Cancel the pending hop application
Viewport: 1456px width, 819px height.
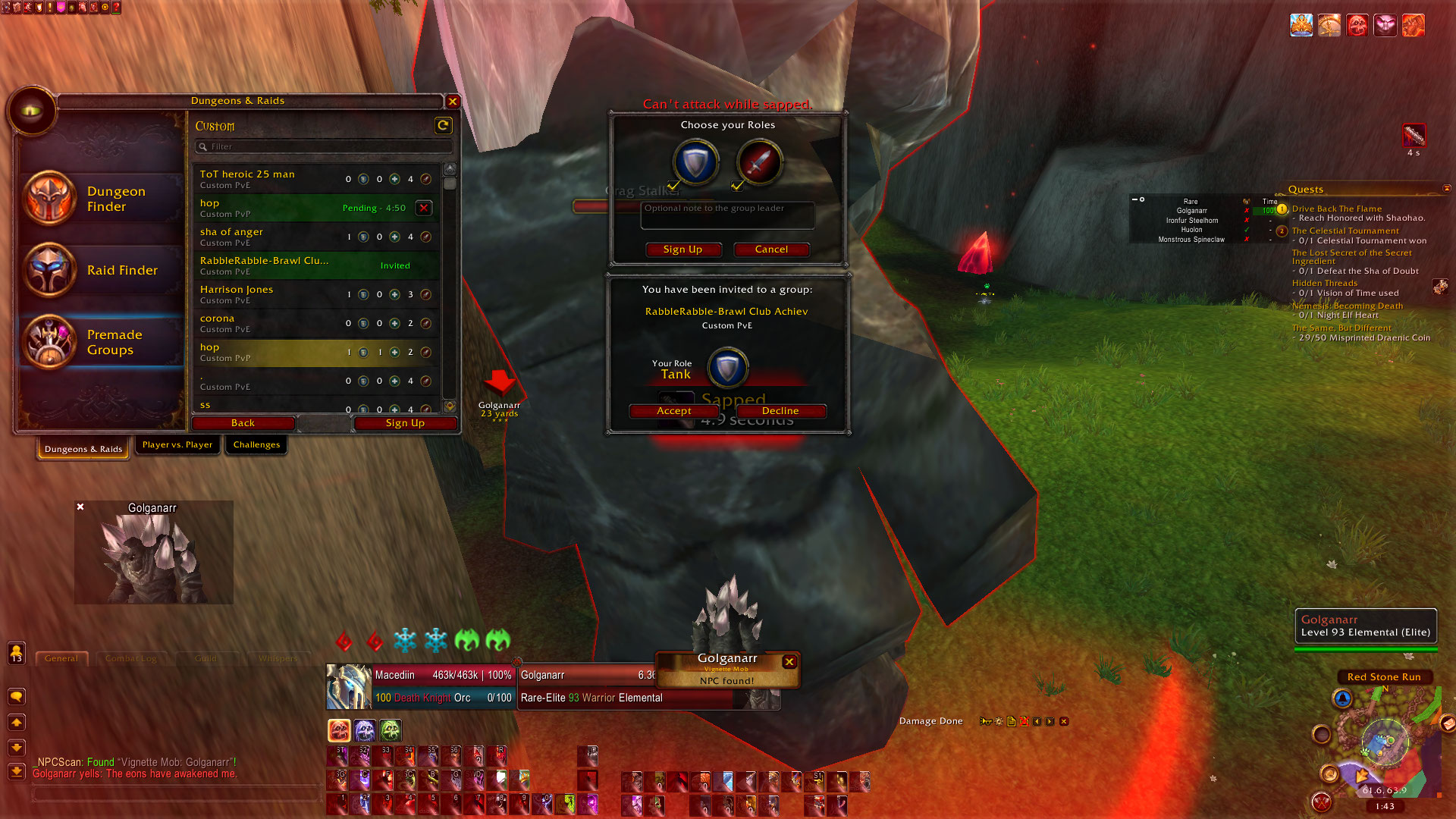[424, 208]
